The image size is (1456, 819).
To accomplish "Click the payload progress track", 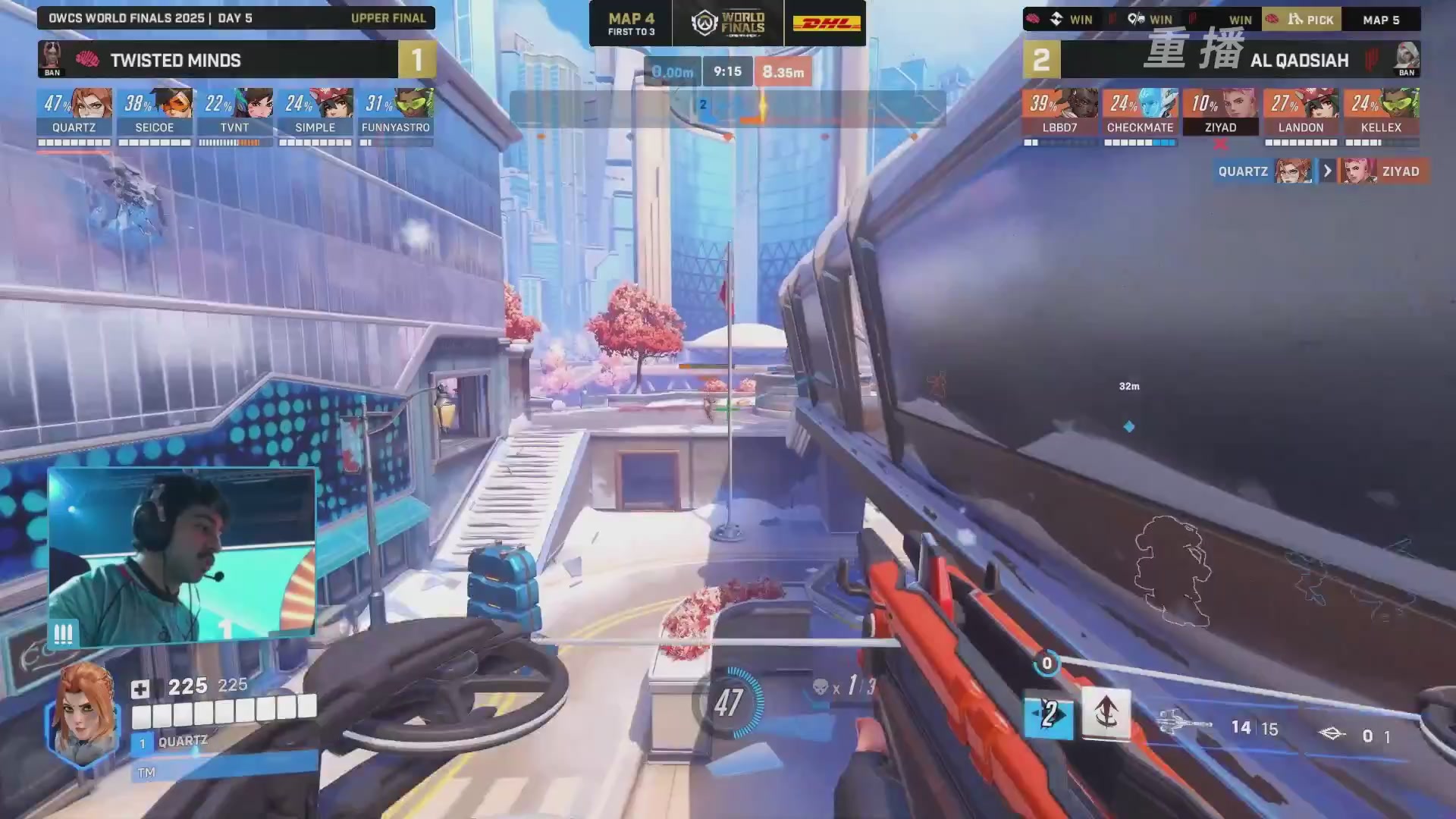I will click(728, 109).
